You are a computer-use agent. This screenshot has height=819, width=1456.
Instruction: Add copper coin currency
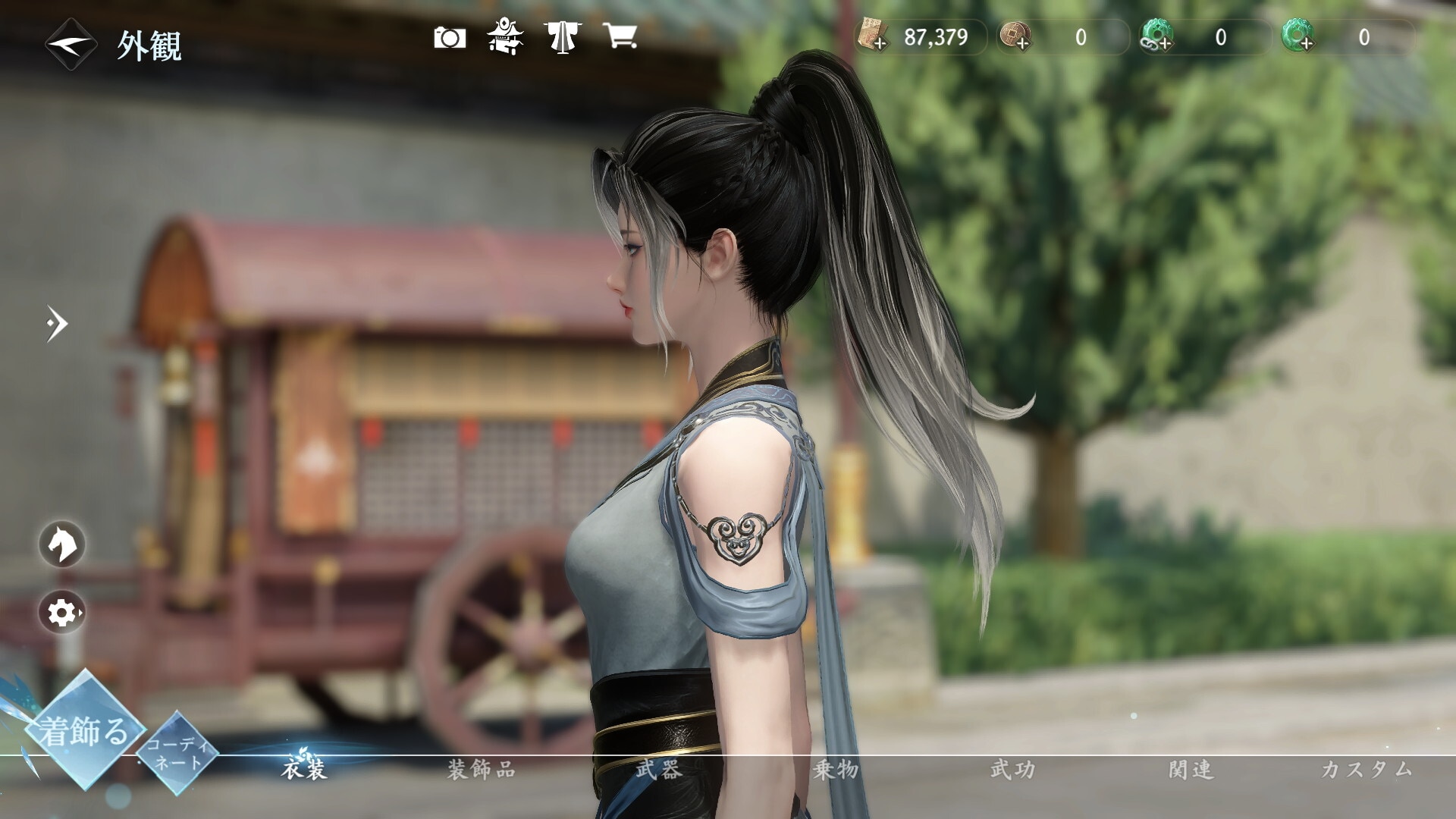tap(1015, 37)
